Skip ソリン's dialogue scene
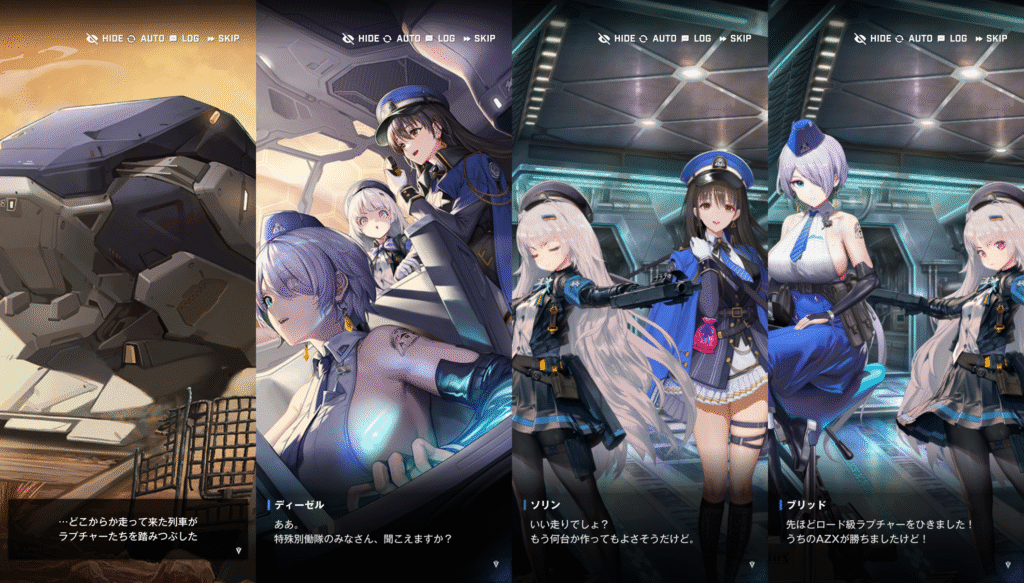The image size is (1024, 583). point(740,38)
